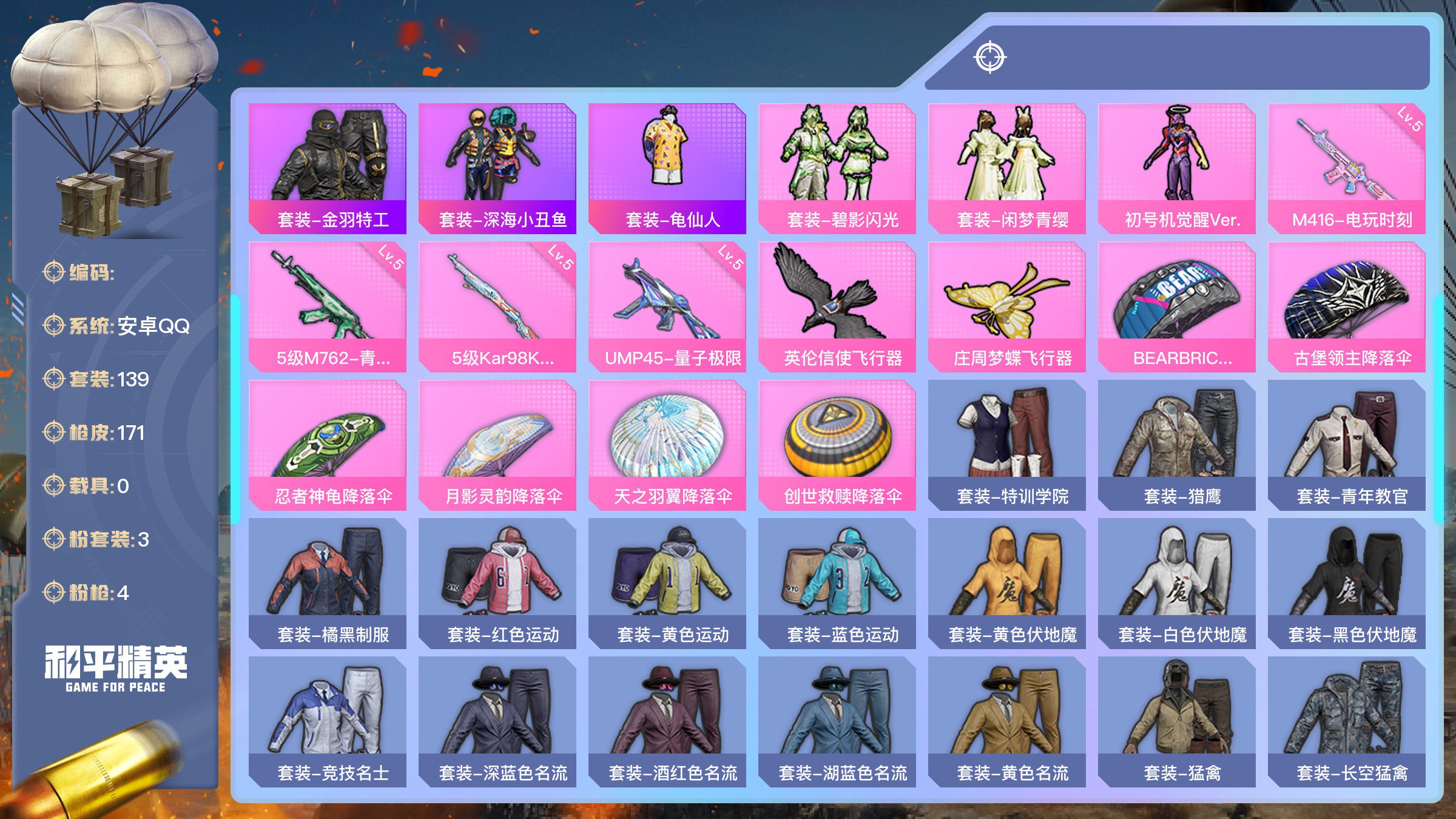Image resolution: width=1456 pixels, height=819 pixels.
Task: Pick the 套装-酒红色名流 outfit tile
Action: (x=667, y=721)
